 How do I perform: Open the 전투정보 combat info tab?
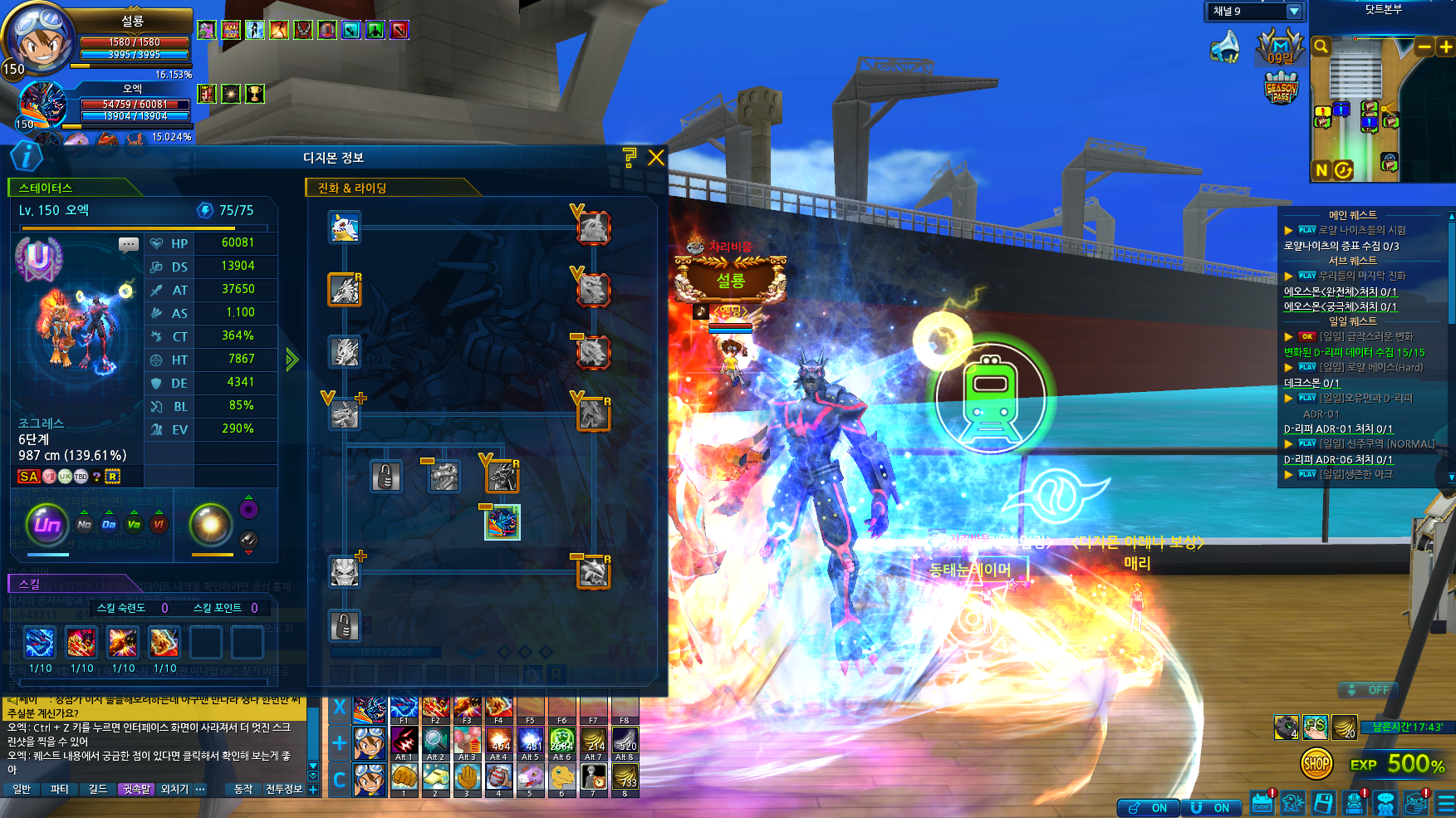[284, 789]
